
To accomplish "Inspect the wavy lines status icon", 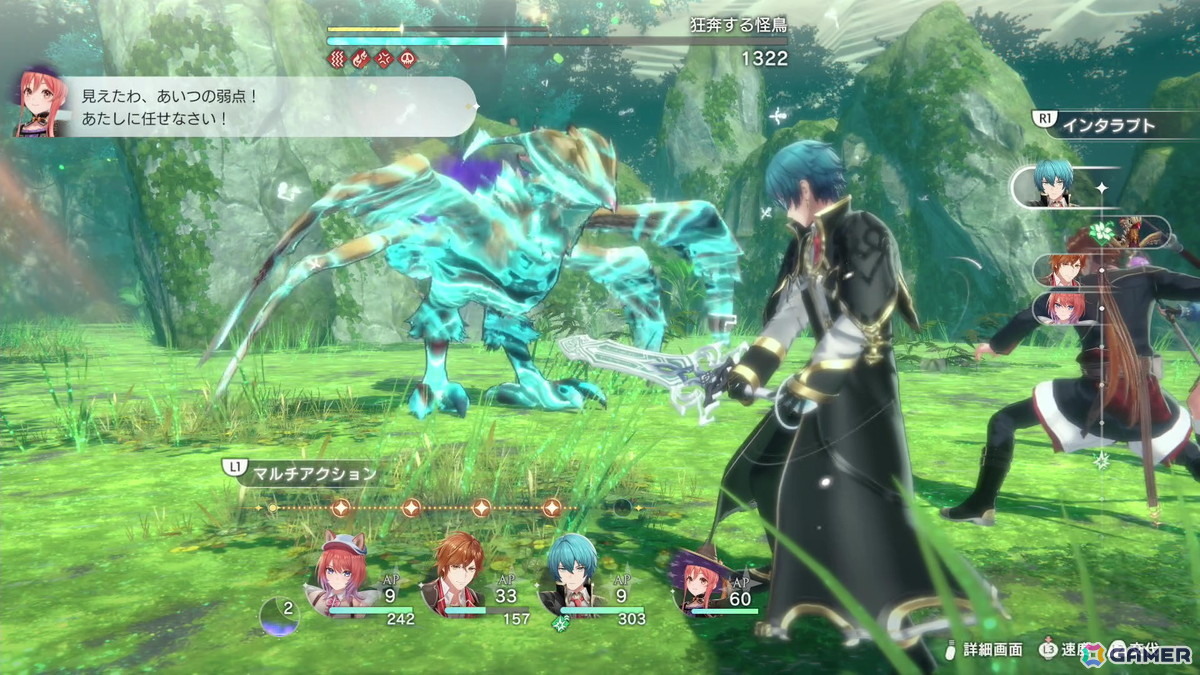I will [337, 59].
